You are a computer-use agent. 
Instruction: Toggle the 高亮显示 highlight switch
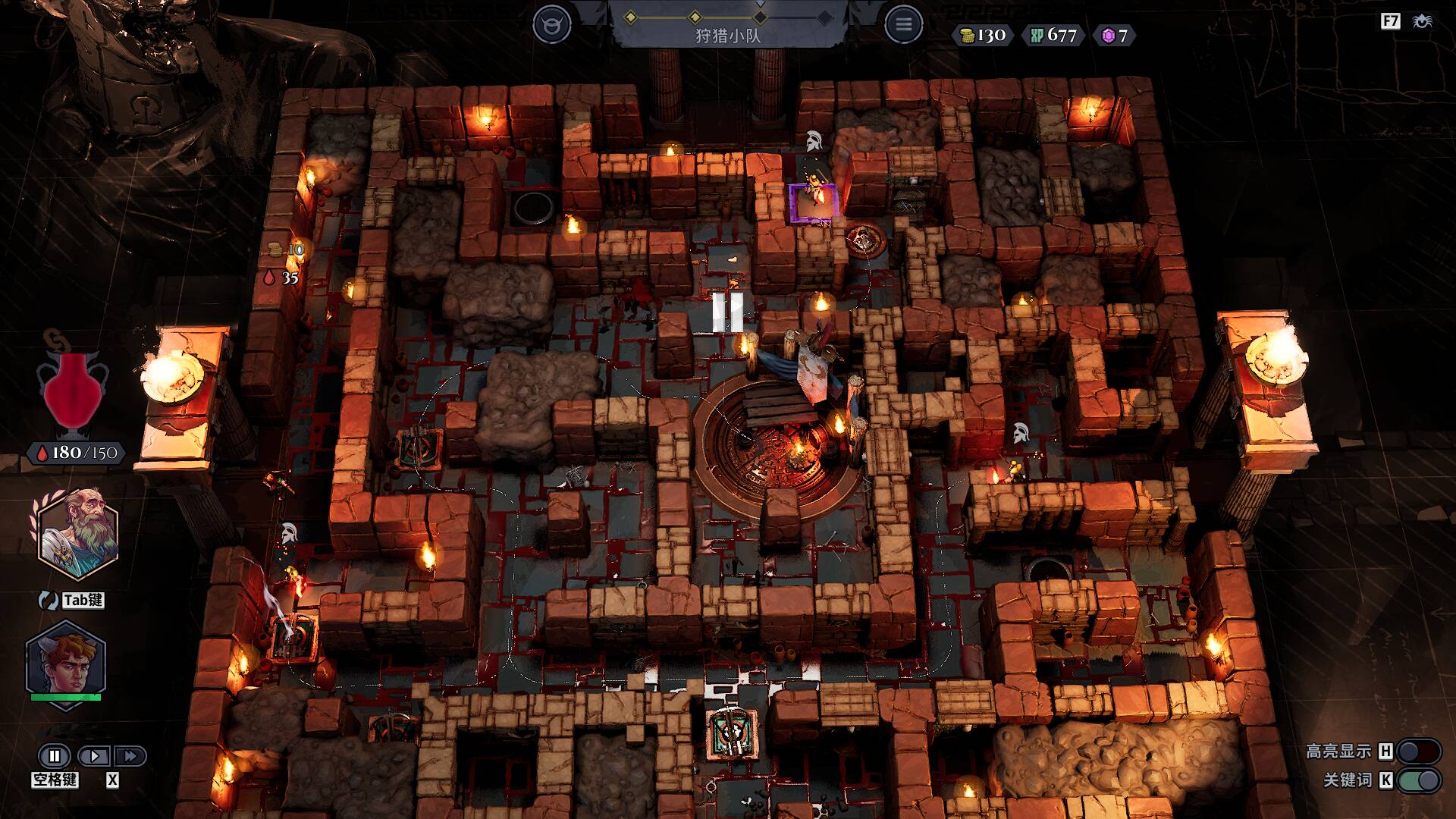tap(1418, 751)
